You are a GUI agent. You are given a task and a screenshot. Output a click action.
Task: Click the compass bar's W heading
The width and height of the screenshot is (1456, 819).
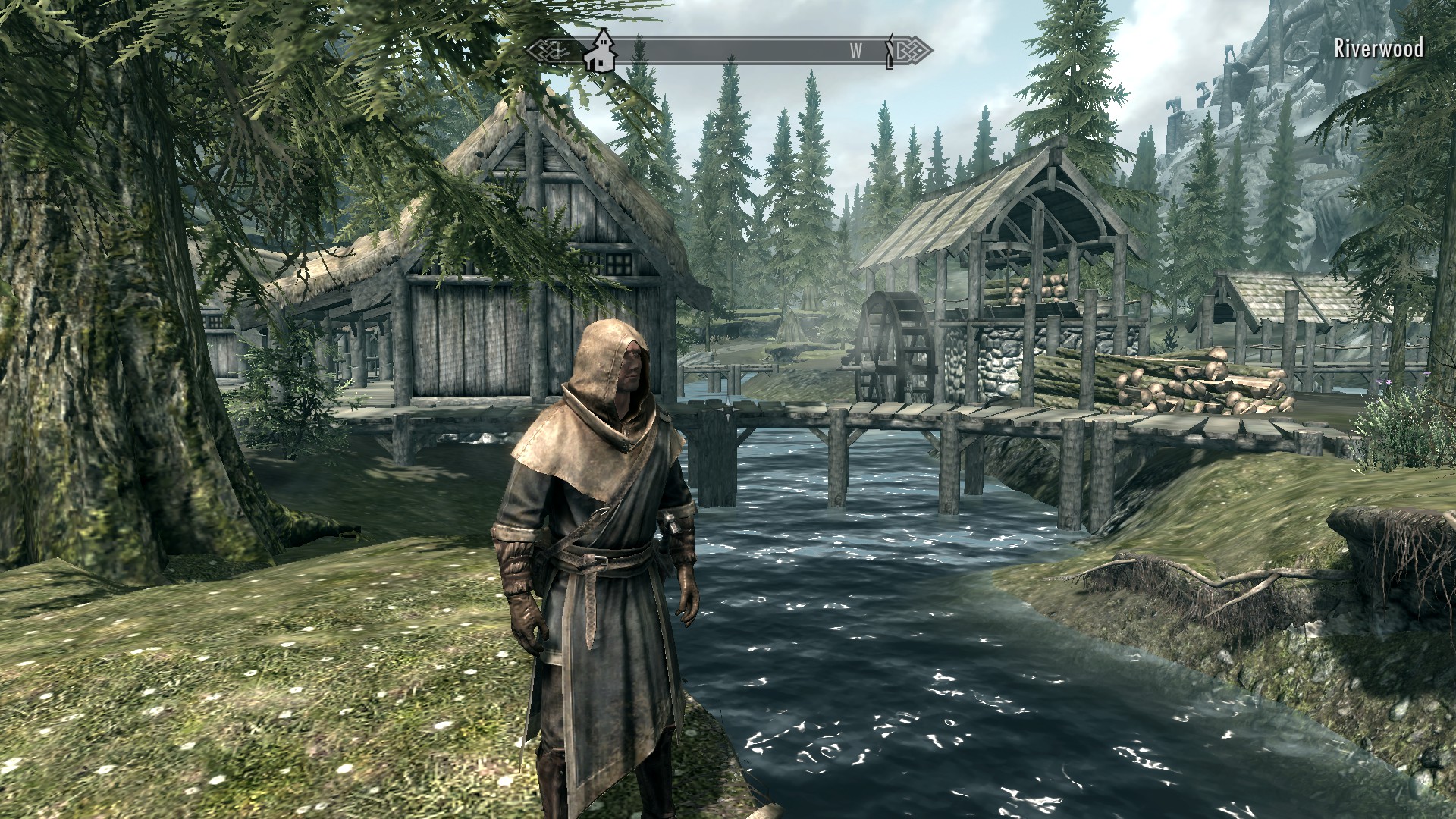[855, 51]
